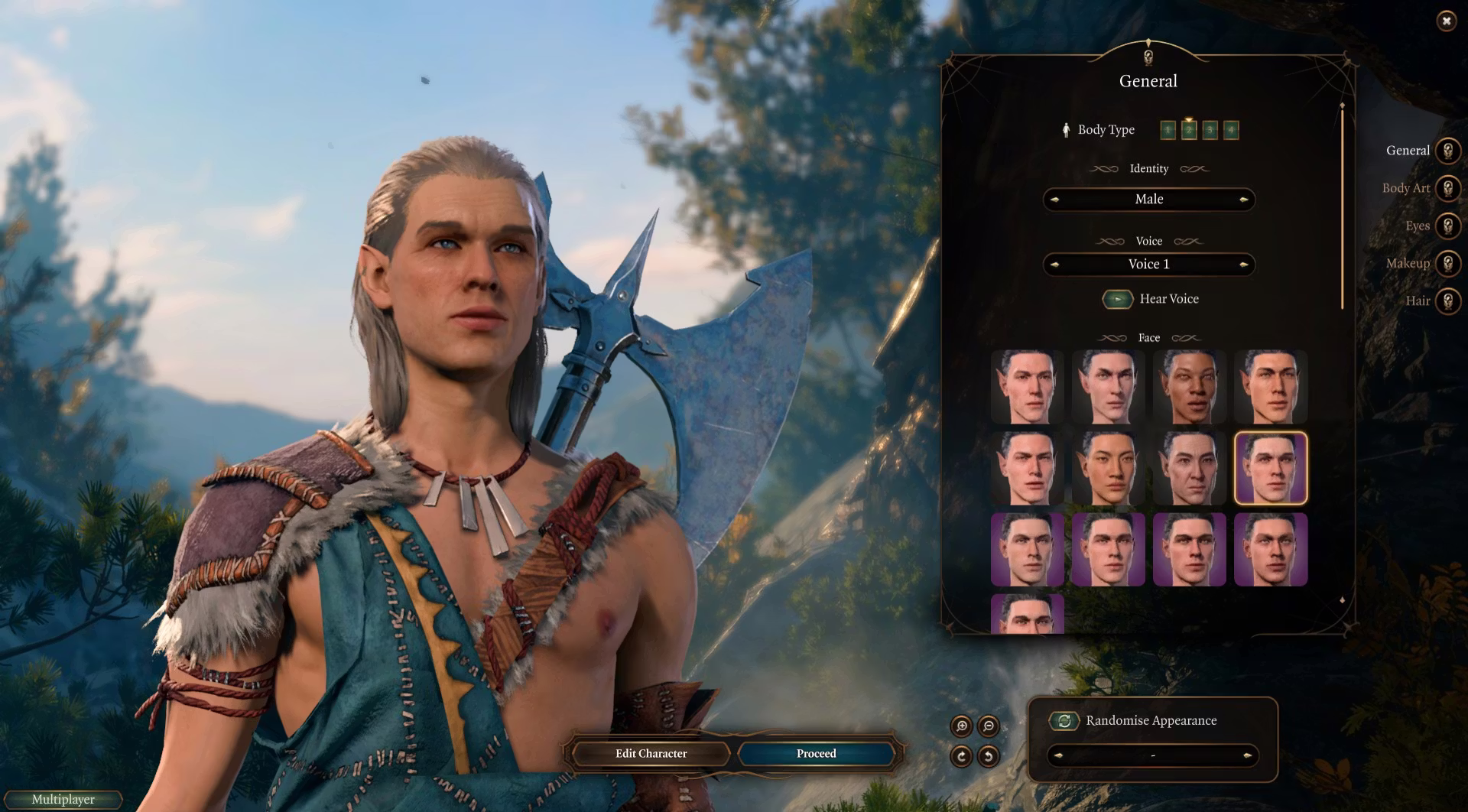The image size is (1468, 812).
Task: Pick the currently highlighted face preset
Action: (x=1270, y=468)
